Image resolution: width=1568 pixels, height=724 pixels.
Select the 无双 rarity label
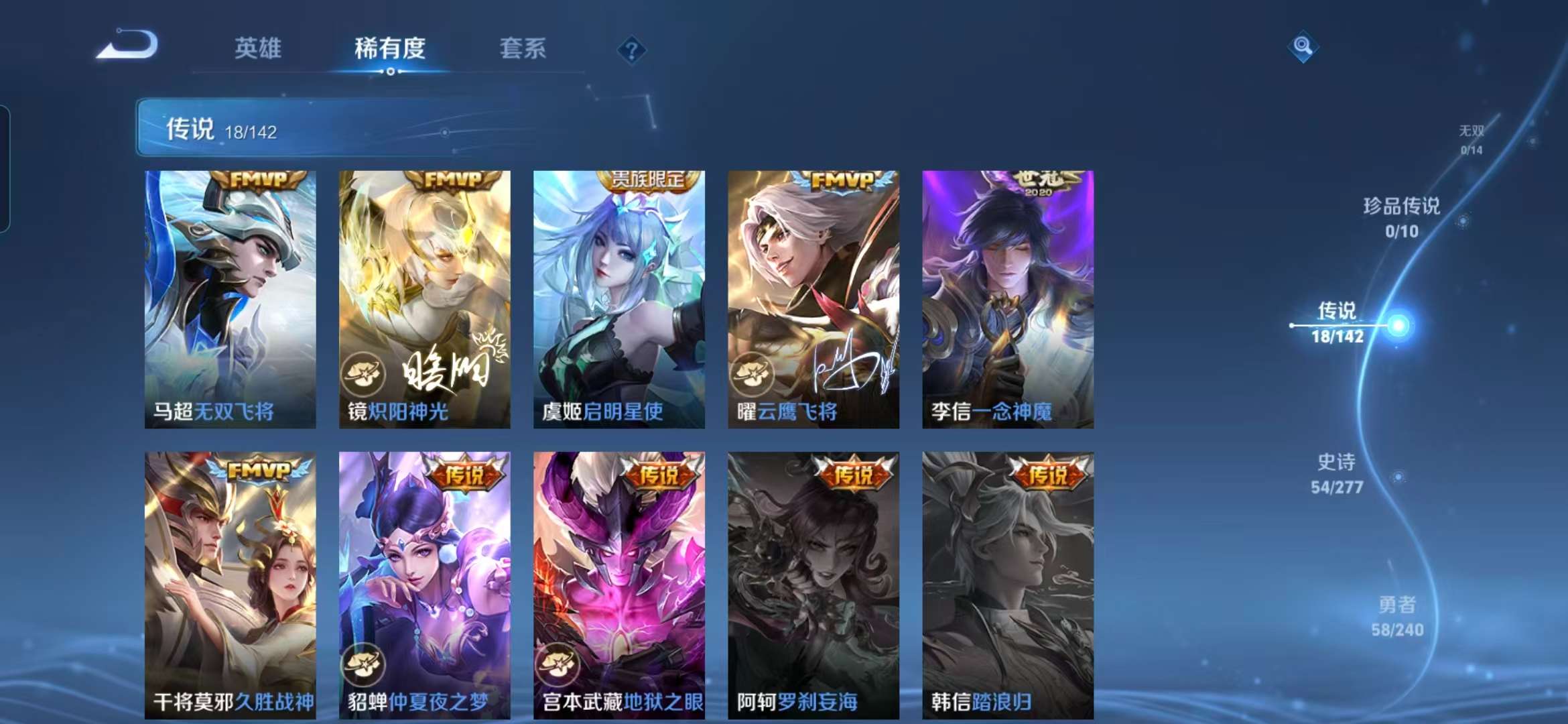point(1472,132)
